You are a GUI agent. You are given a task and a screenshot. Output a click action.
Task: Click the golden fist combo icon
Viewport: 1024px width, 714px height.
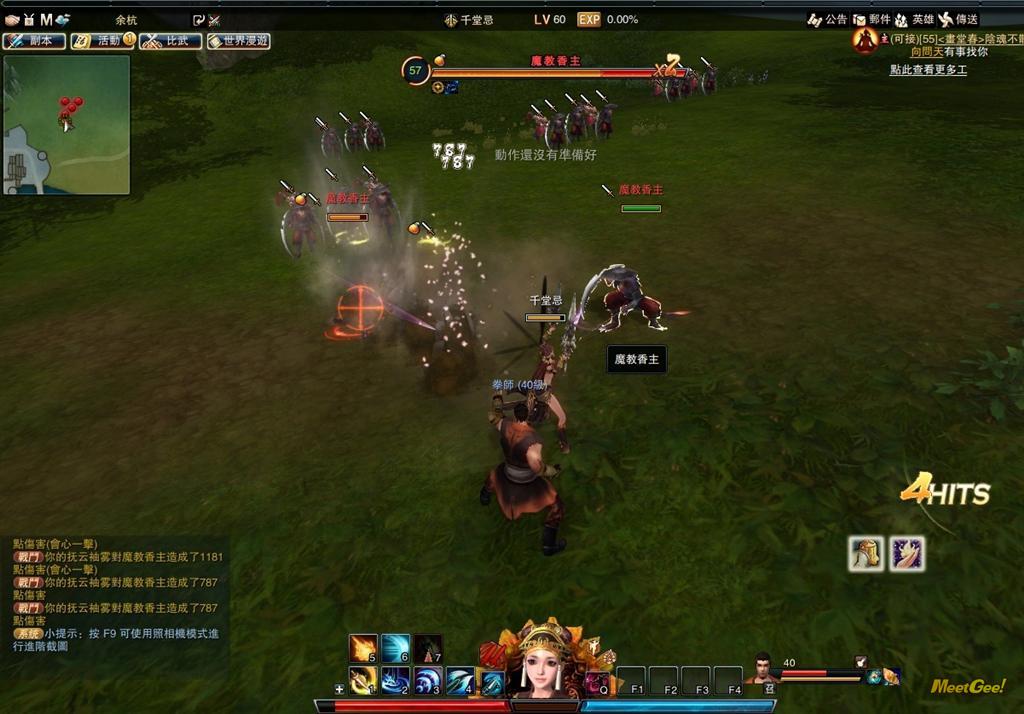[866, 553]
